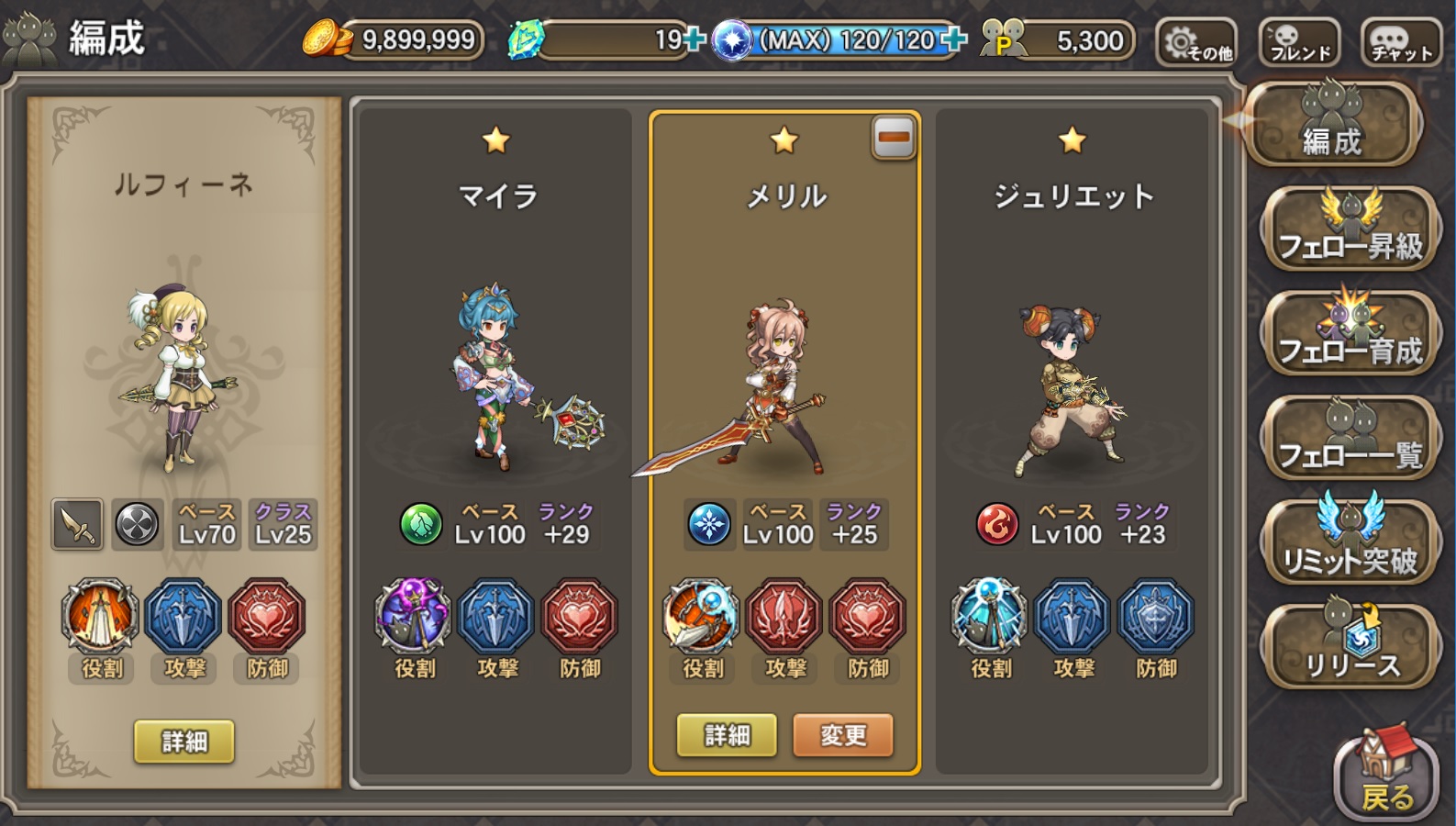The height and width of the screenshot is (826, 1456).
Task: Click 変更 to change メリル
Action: (x=842, y=735)
